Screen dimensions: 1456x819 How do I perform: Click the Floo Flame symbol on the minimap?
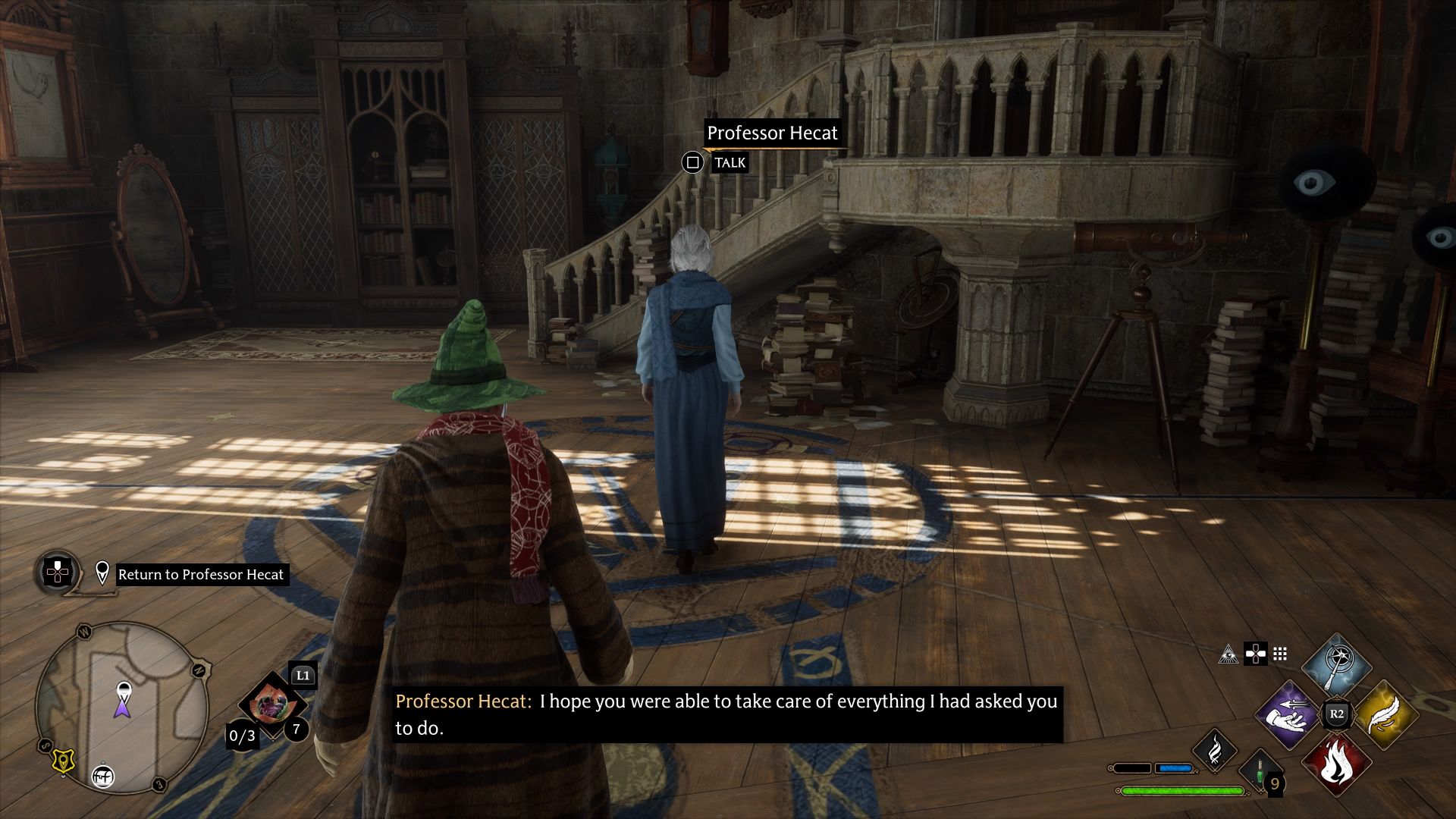click(x=102, y=777)
